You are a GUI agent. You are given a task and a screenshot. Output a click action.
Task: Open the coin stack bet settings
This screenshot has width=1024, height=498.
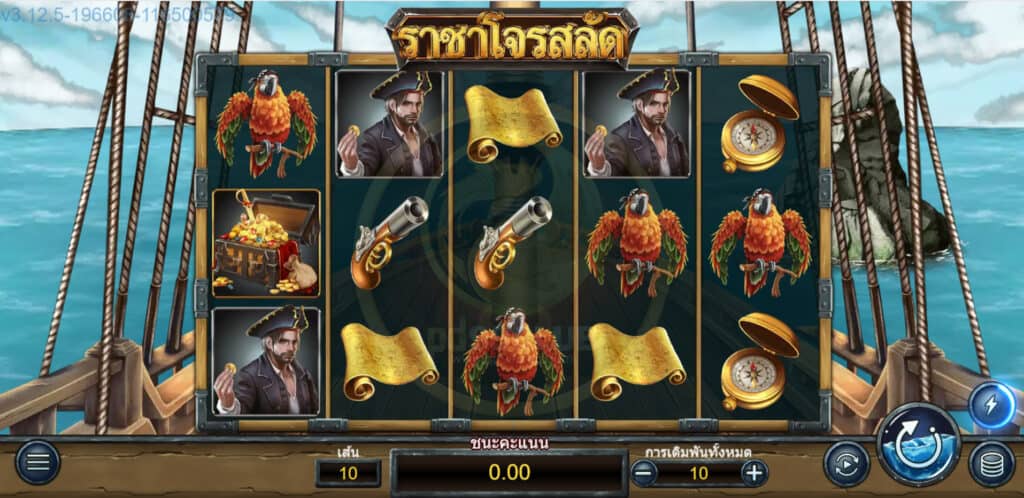[991, 464]
